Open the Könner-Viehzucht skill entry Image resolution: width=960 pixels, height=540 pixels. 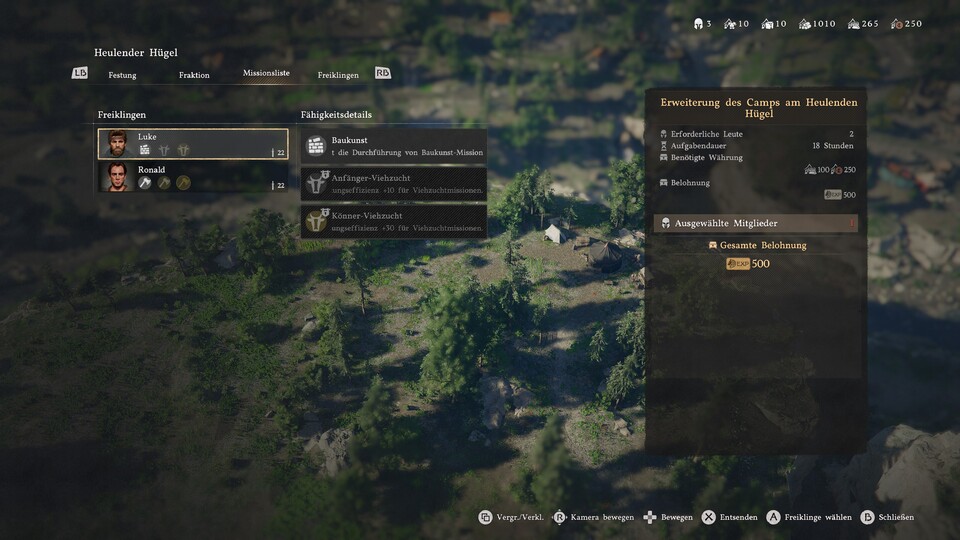tap(394, 221)
